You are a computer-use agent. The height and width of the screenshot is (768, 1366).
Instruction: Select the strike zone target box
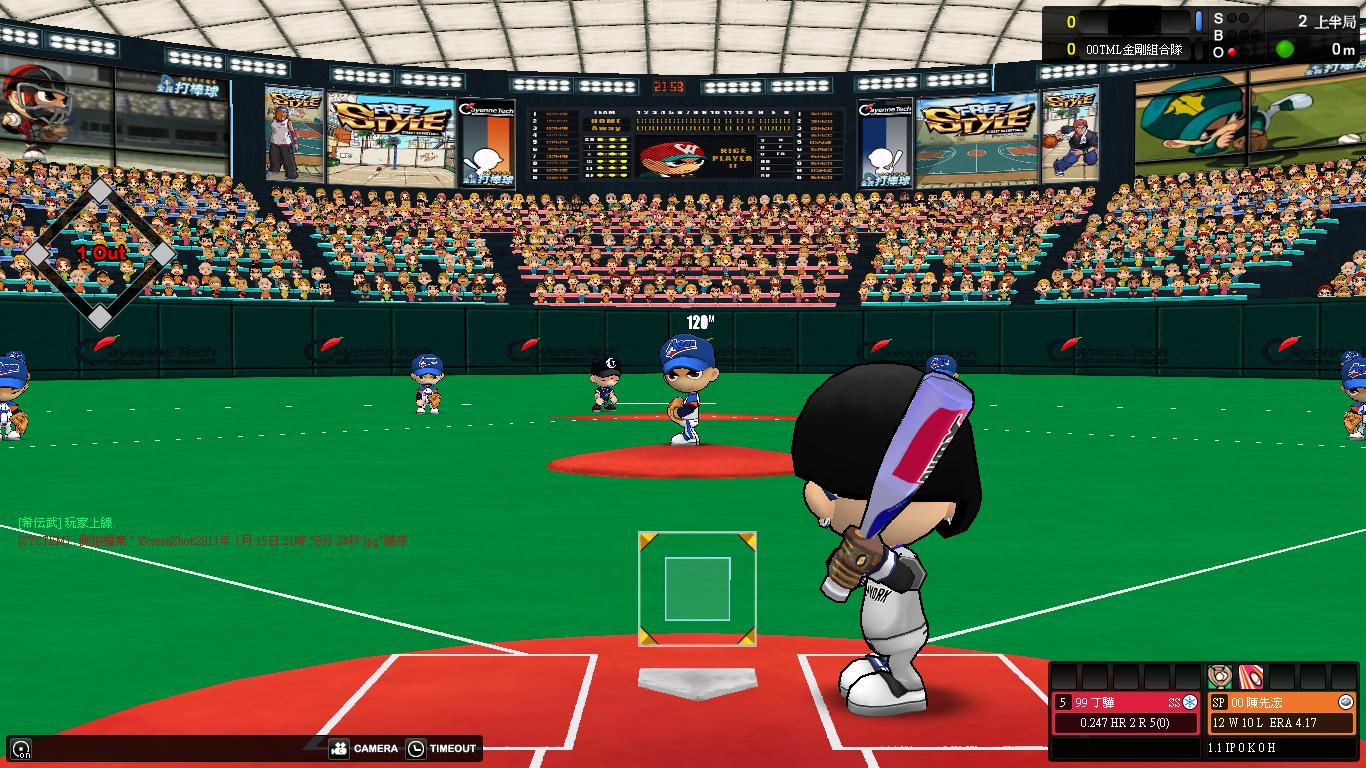(x=697, y=589)
